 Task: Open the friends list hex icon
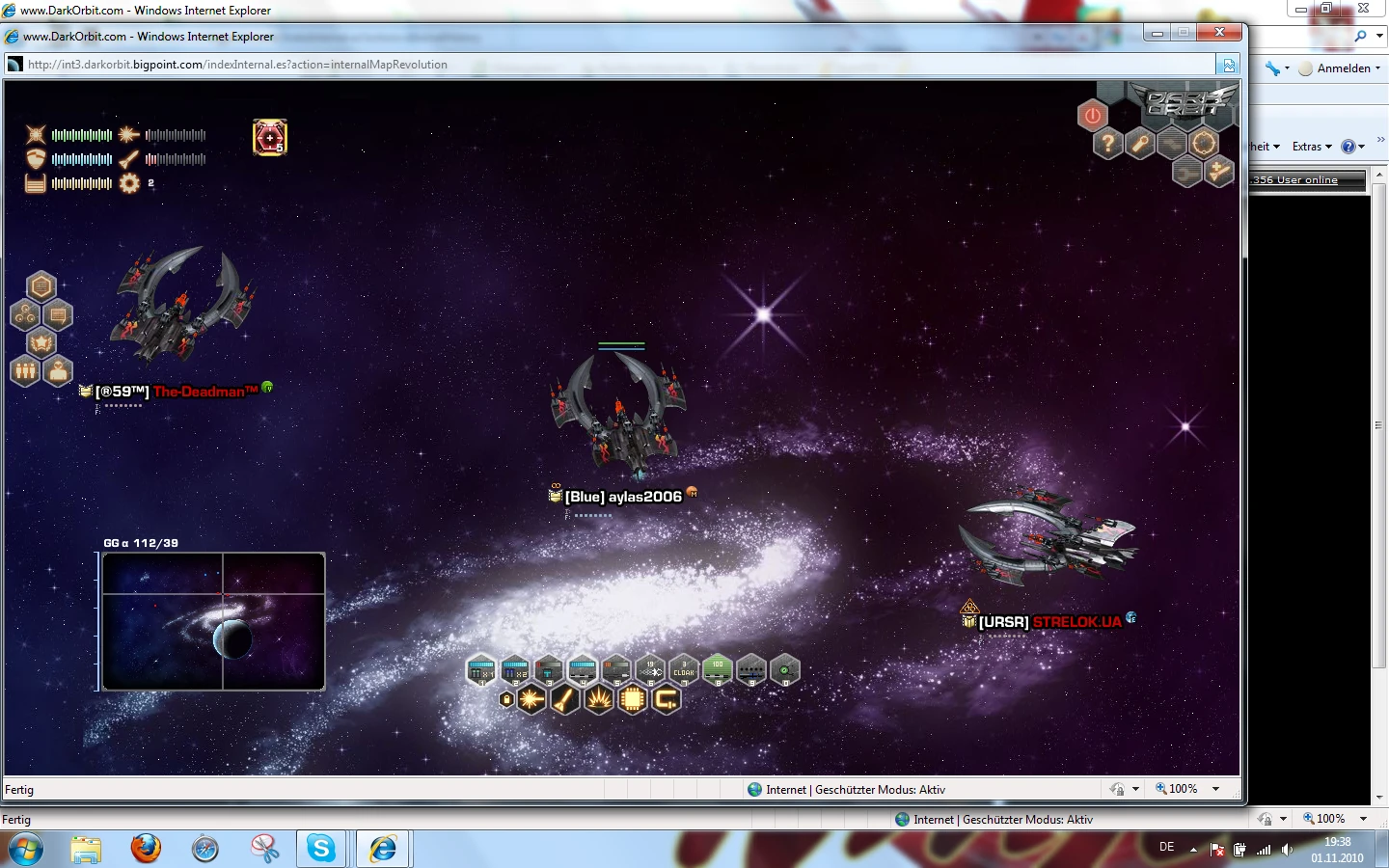pyautogui.click(x=23, y=370)
